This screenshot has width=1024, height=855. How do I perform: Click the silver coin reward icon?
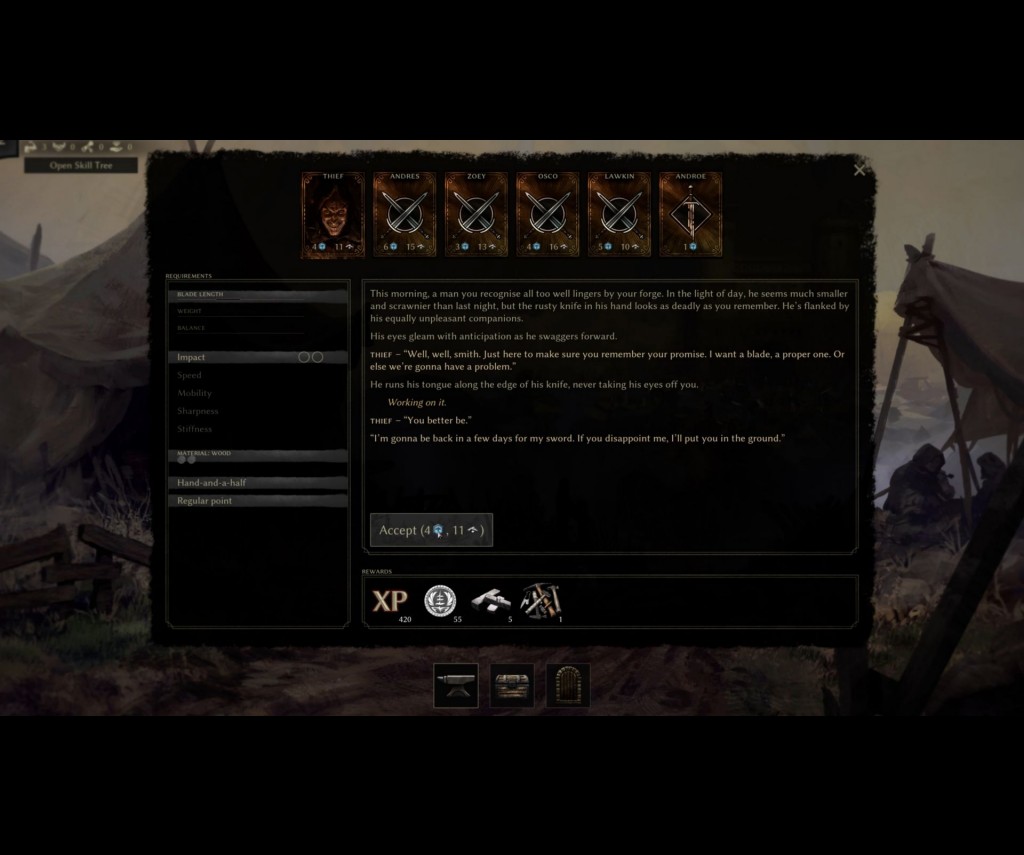click(440, 601)
